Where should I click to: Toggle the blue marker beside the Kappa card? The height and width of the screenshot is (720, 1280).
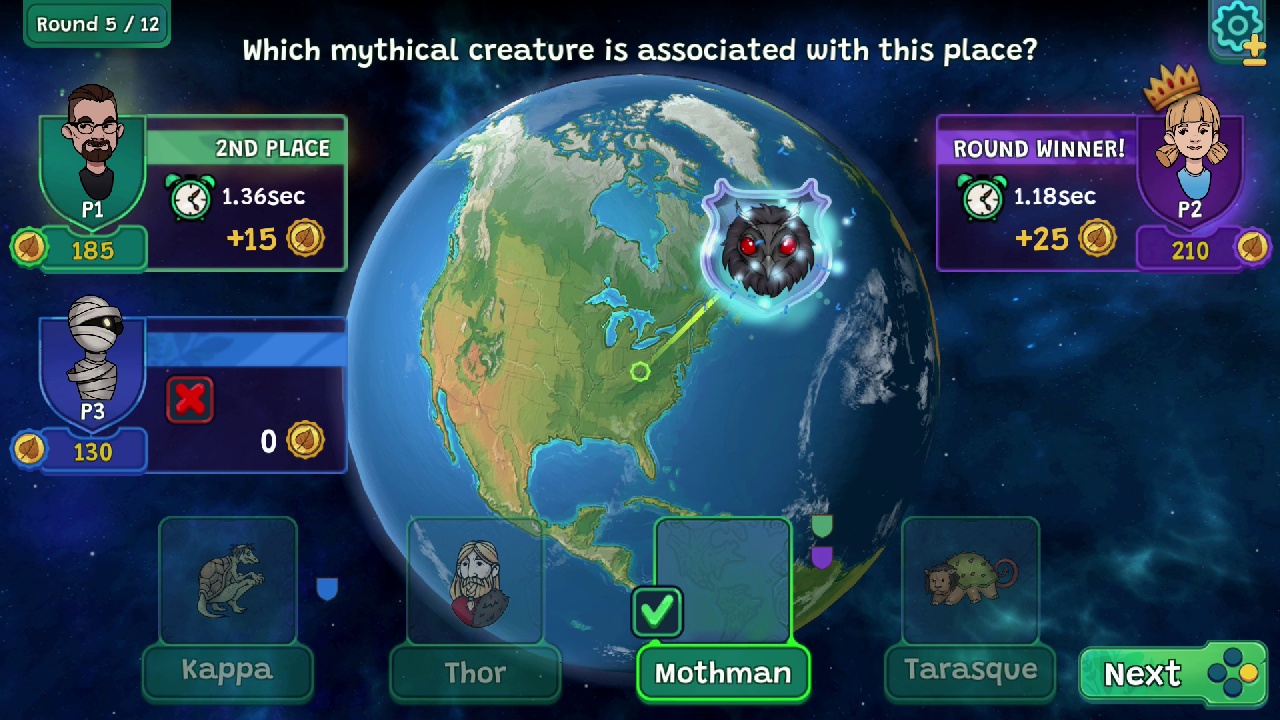point(327,590)
